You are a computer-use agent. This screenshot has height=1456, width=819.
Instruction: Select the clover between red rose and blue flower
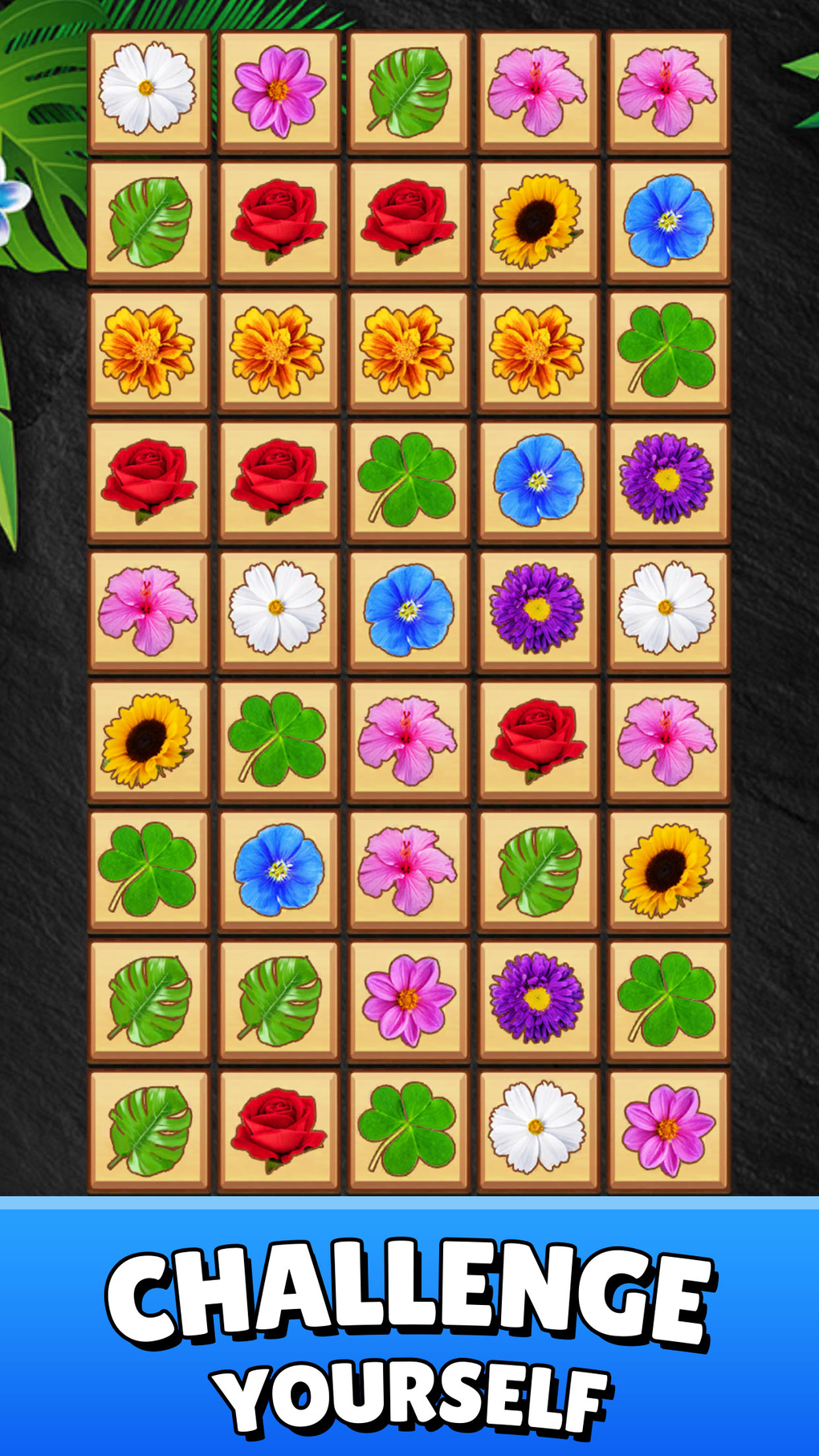pos(408,480)
